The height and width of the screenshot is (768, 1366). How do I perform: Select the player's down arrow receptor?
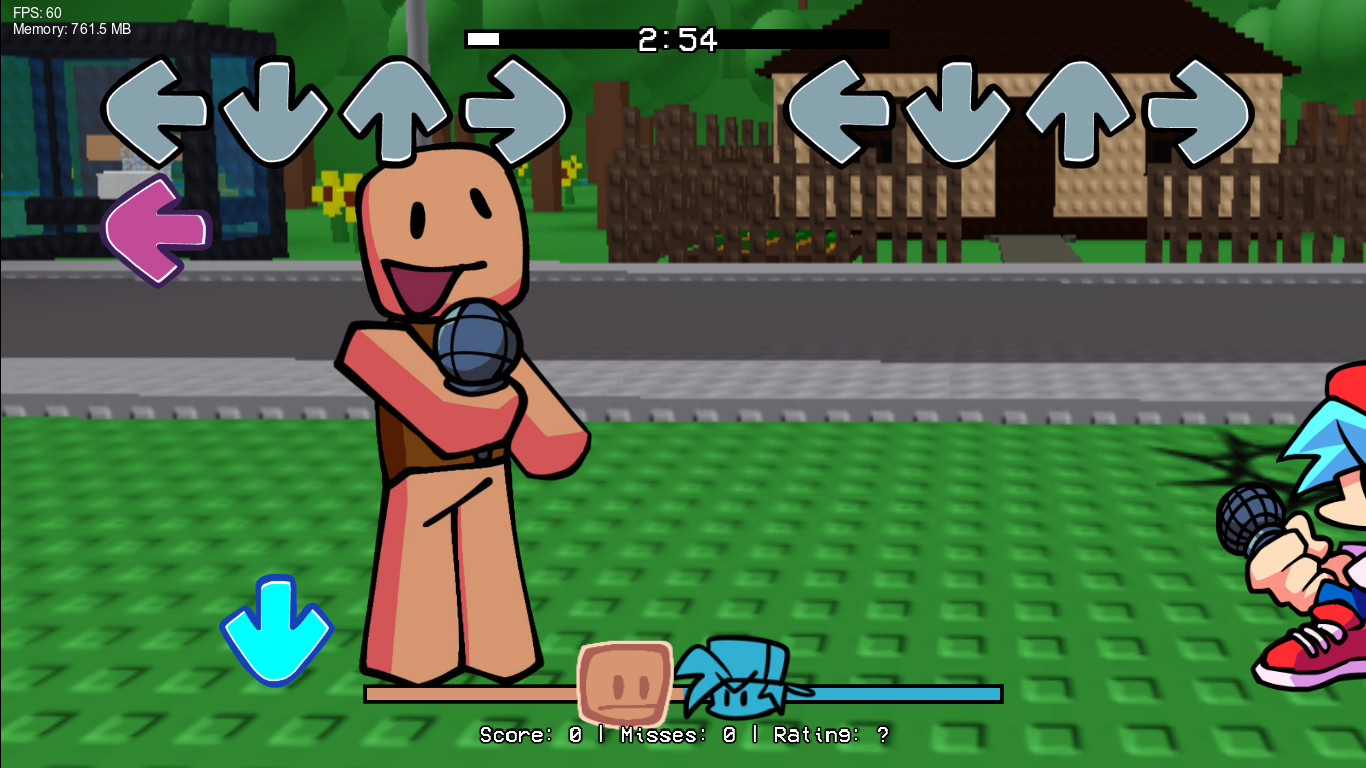[x=960, y=110]
